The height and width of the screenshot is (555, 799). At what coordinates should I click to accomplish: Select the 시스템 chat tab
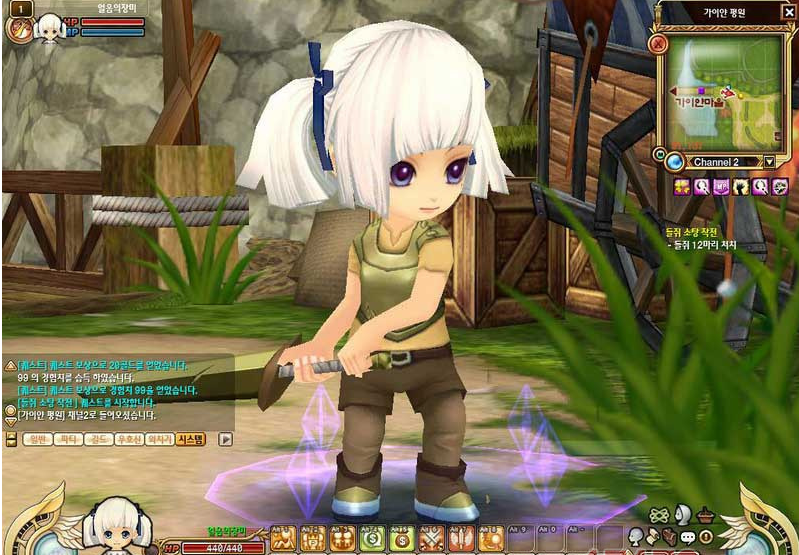click(x=190, y=438)
